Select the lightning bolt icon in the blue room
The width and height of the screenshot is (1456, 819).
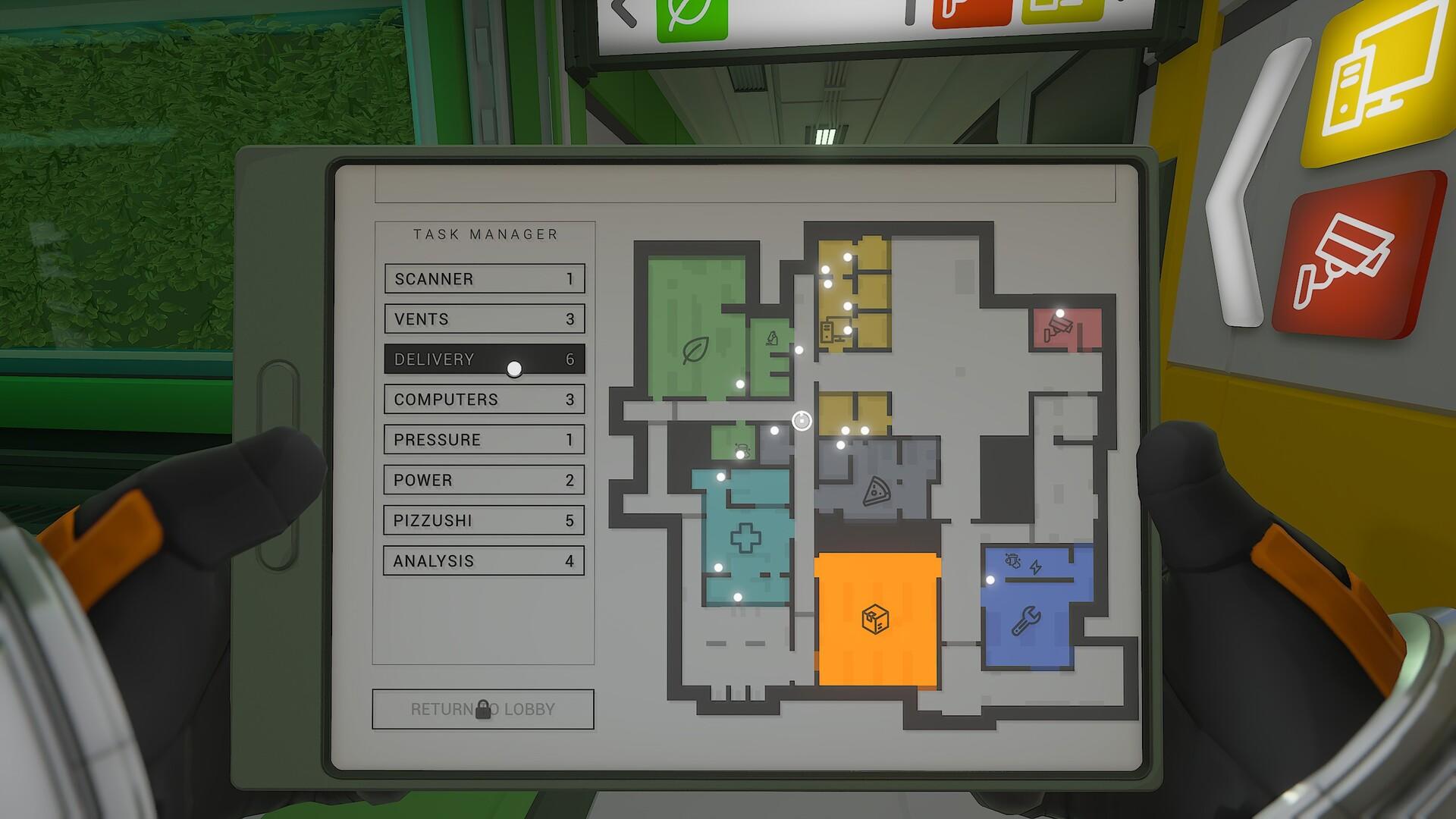point(1036,566)
